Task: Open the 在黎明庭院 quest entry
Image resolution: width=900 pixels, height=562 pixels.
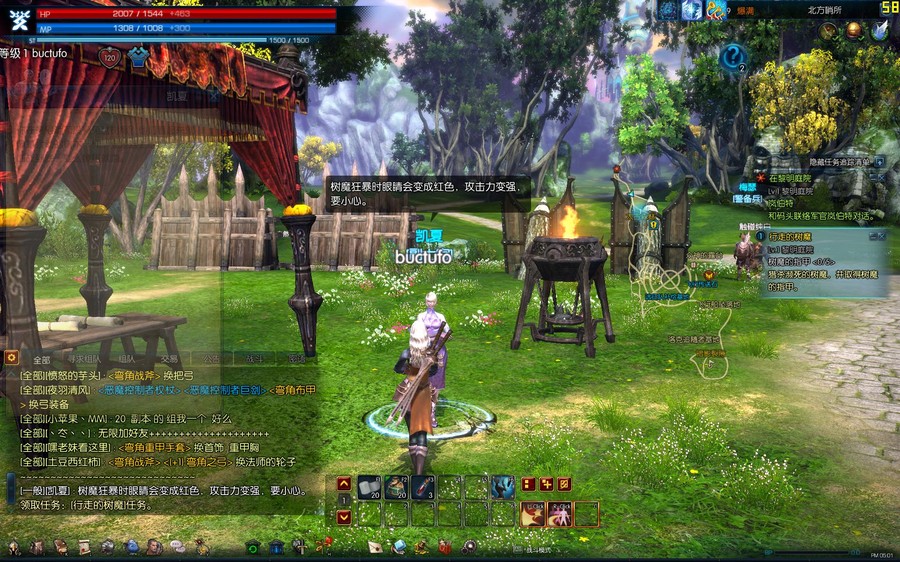Action: point(792,177)
